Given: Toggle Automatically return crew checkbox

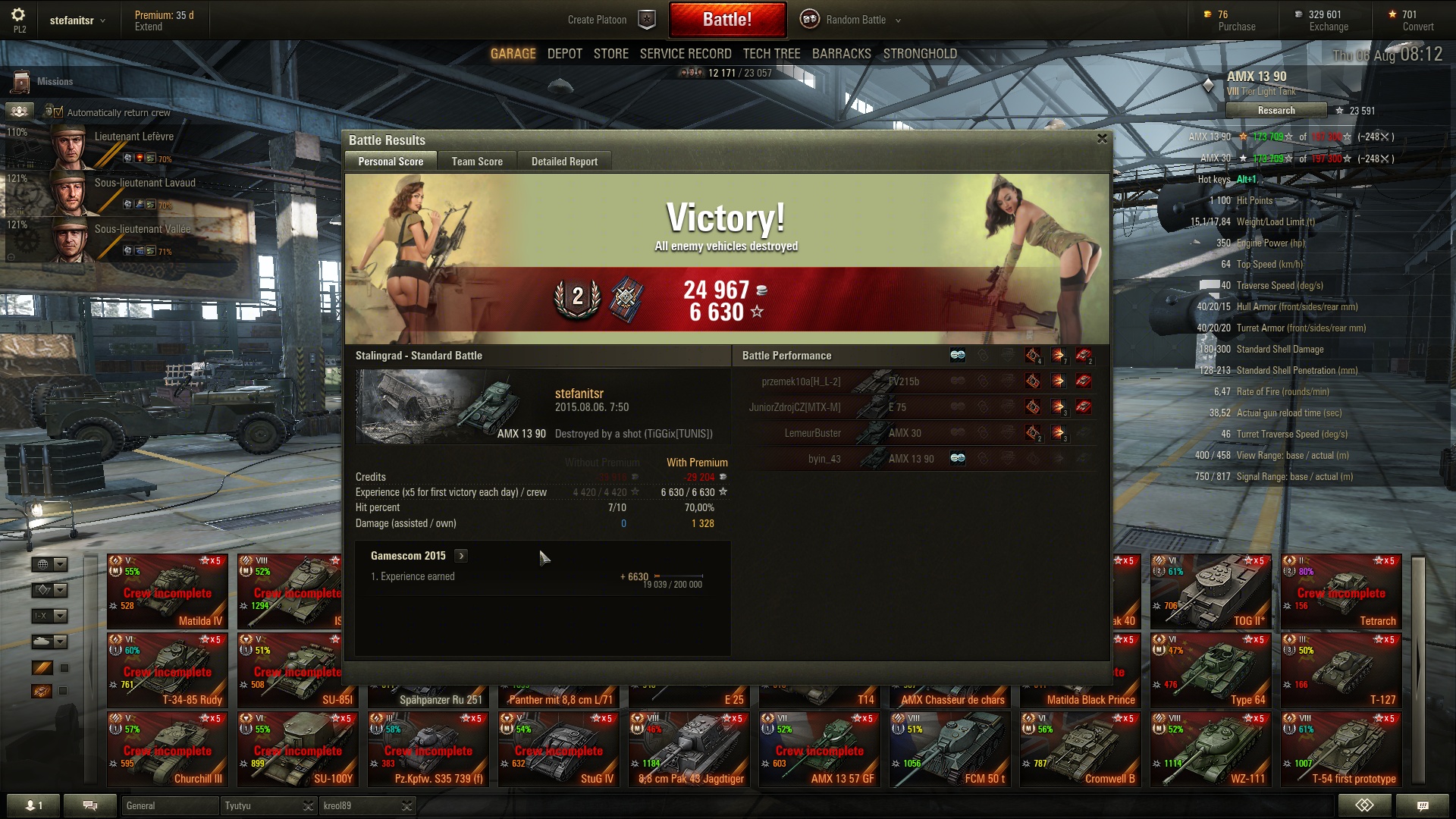Looking at the screenshot, I should click(58, 112).
